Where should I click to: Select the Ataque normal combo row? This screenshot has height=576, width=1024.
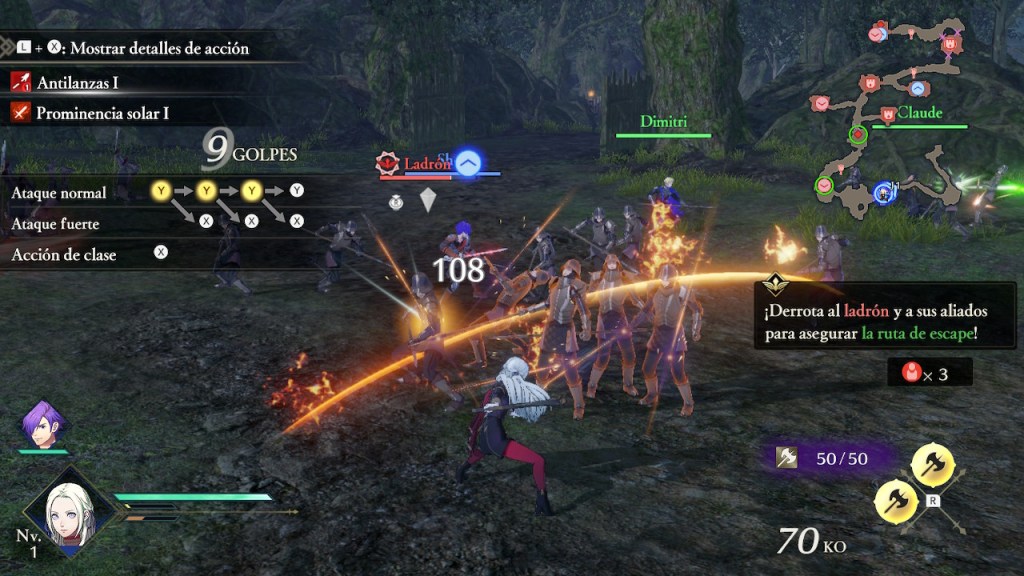pyautogui.click(x=60, y=192)
